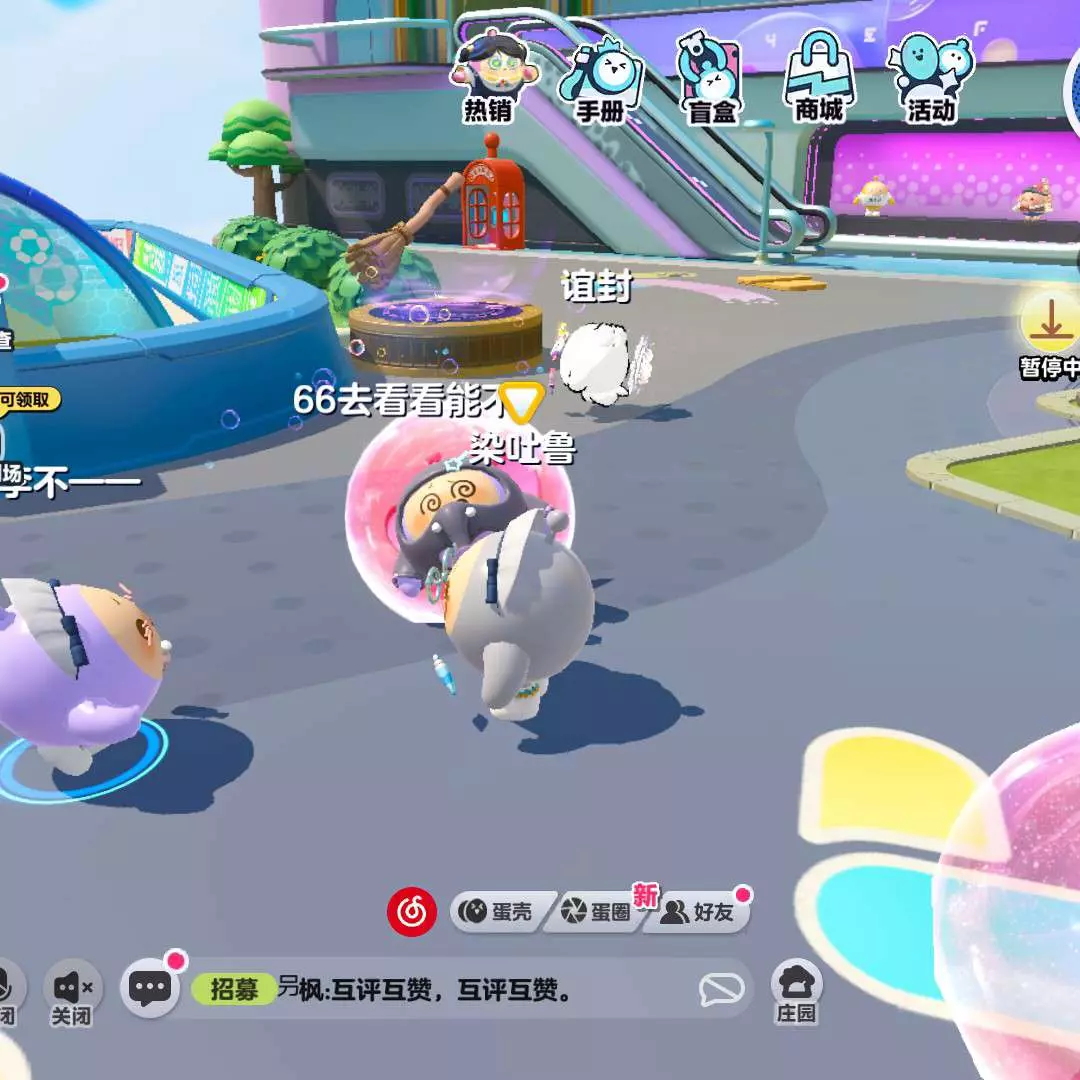Toggle the 关闭 muted speaker button
This screenshot has height=1080, width=1080.
[73, 989]
